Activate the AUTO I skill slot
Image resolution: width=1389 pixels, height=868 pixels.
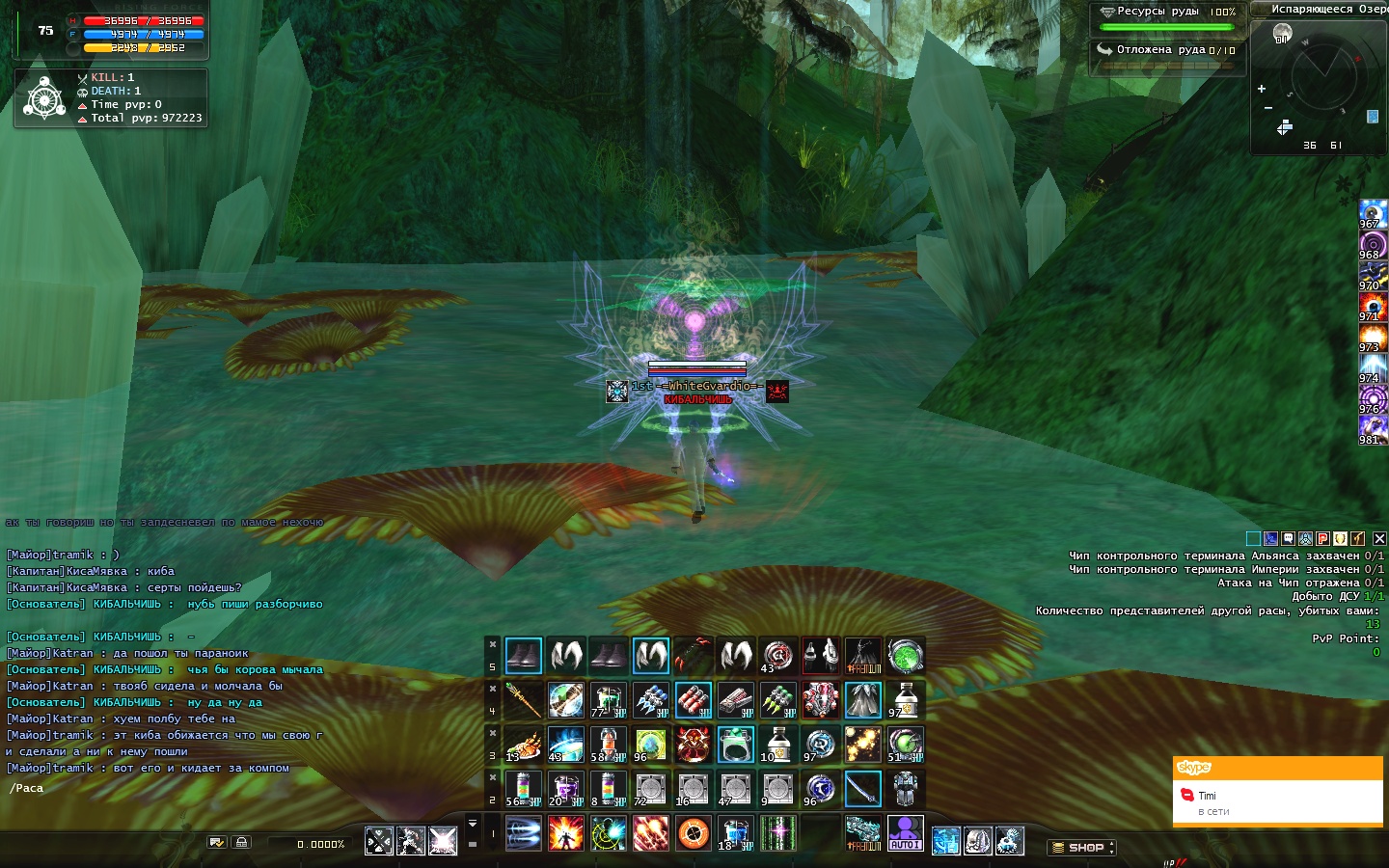coord(905,833)
